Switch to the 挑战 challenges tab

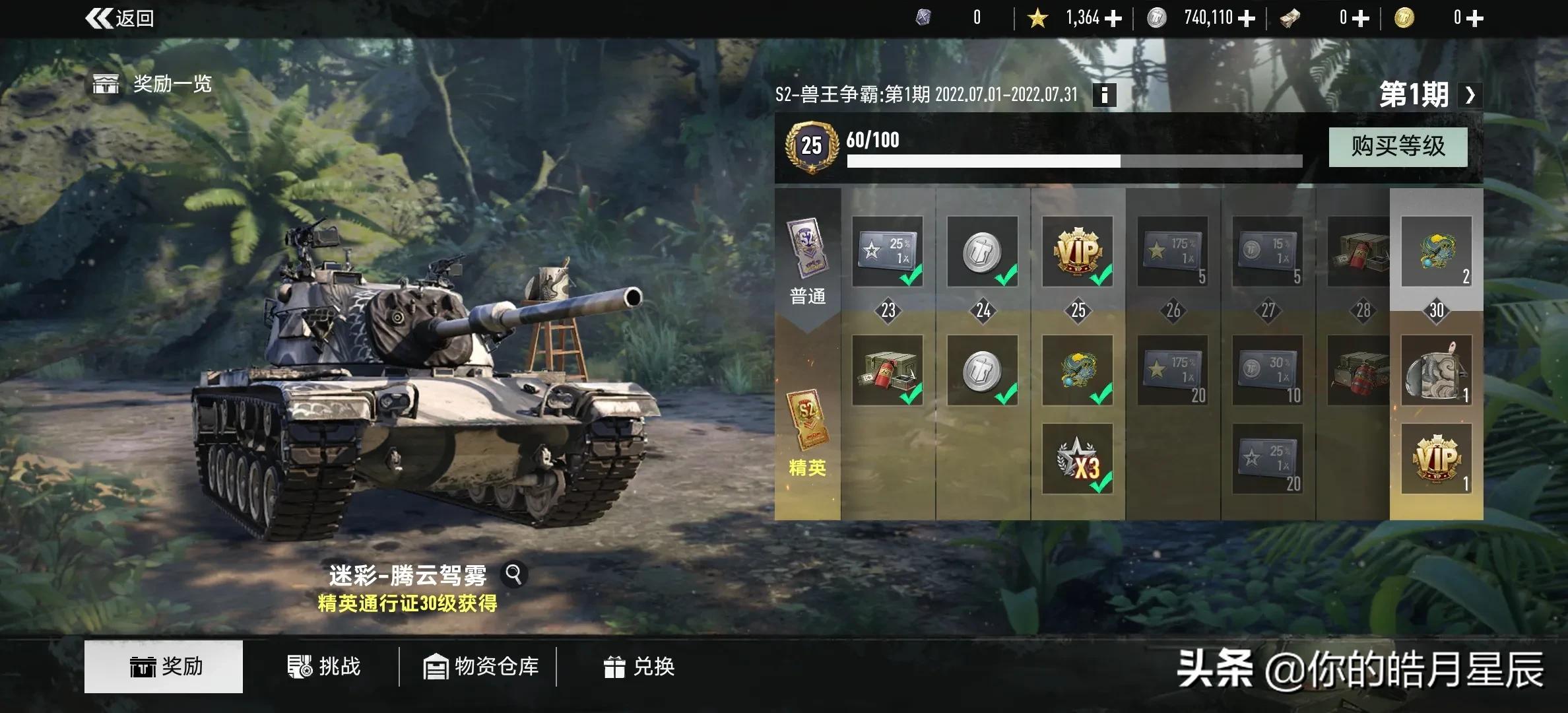click(x=323, y=667)
